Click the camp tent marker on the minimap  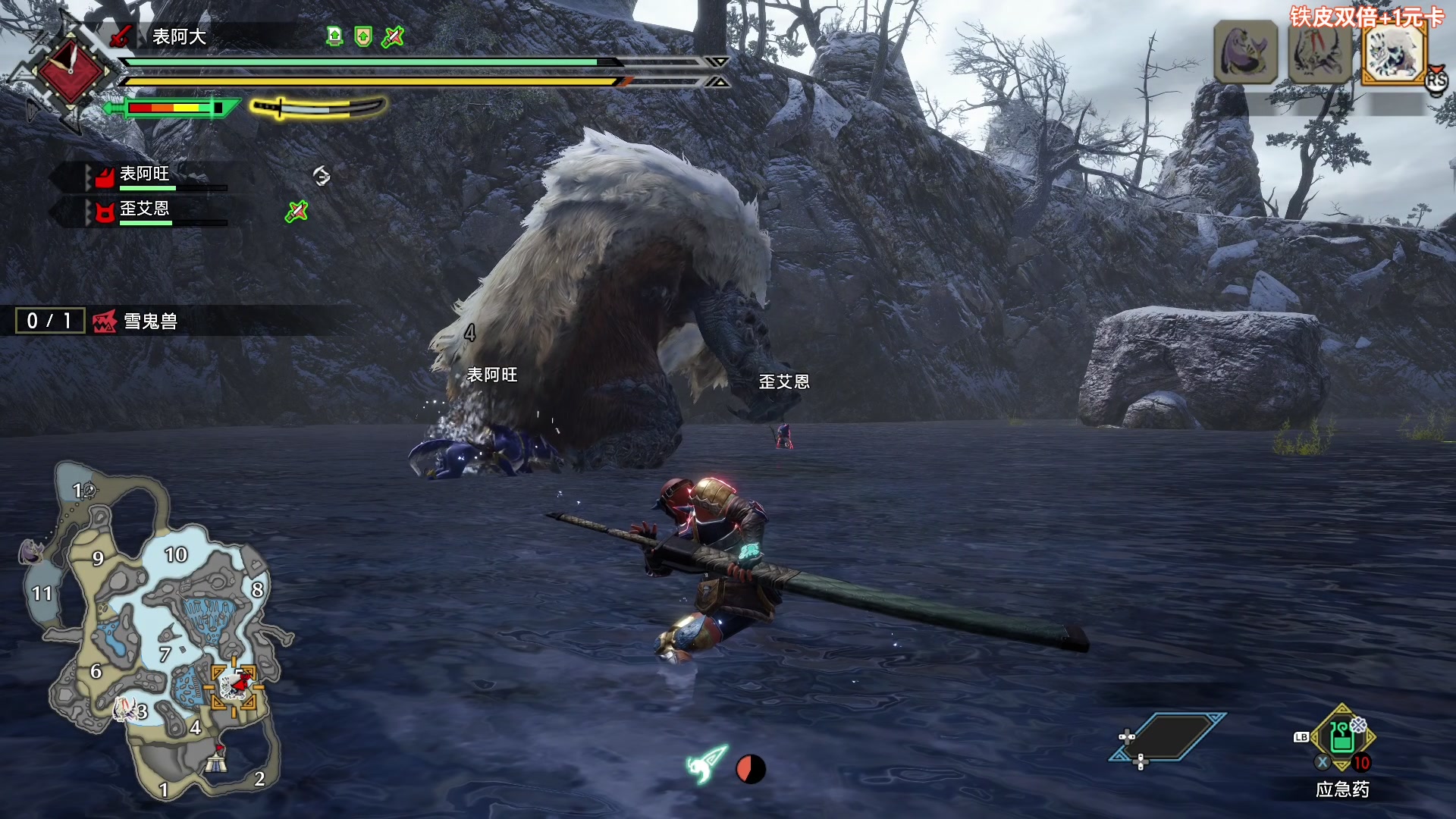click(218, 758)
